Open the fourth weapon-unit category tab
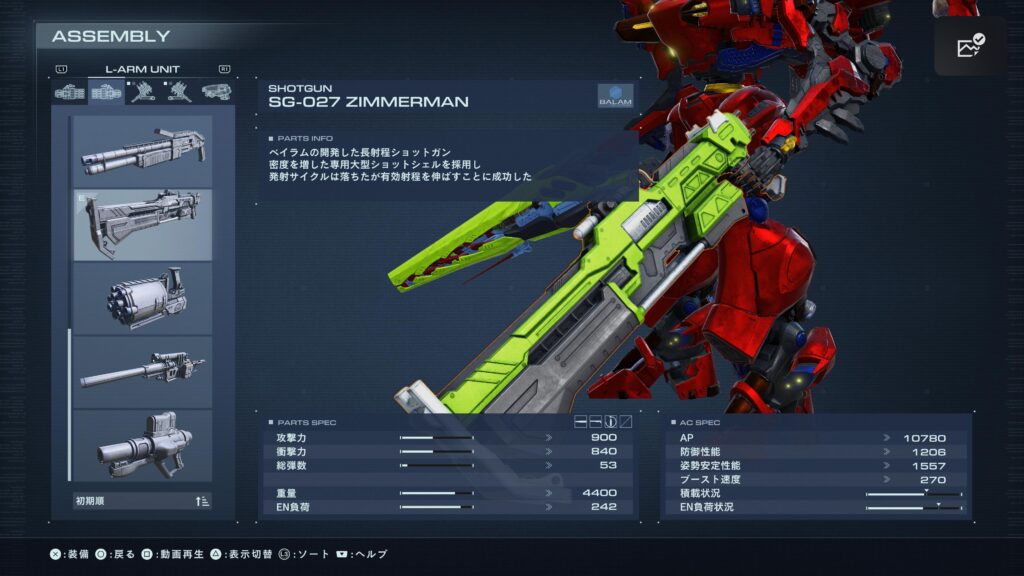Viewport: 1024px width, 576px height. pos(179,92)
